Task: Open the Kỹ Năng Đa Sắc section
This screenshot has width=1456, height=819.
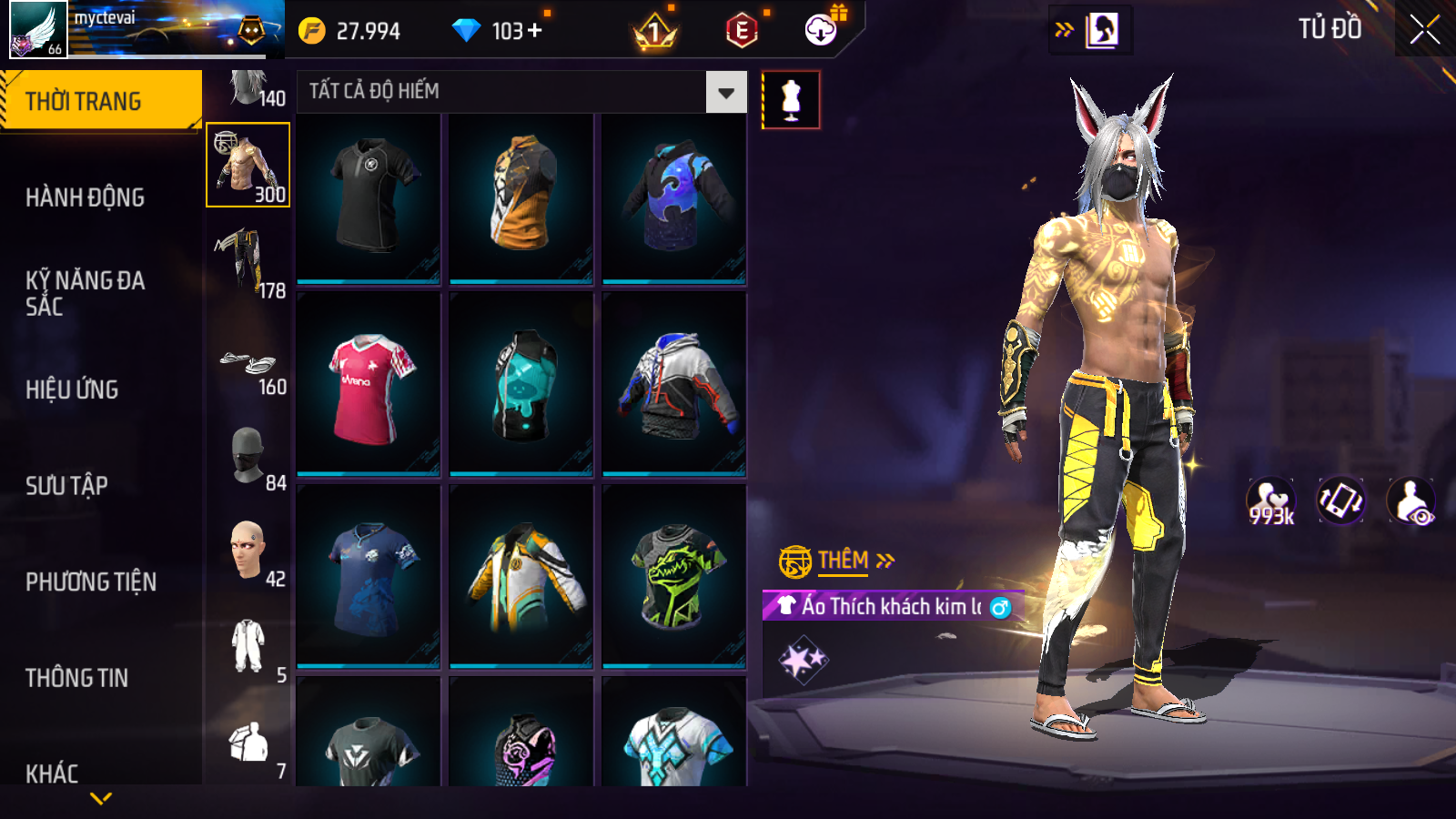Action: coord(85,293)
